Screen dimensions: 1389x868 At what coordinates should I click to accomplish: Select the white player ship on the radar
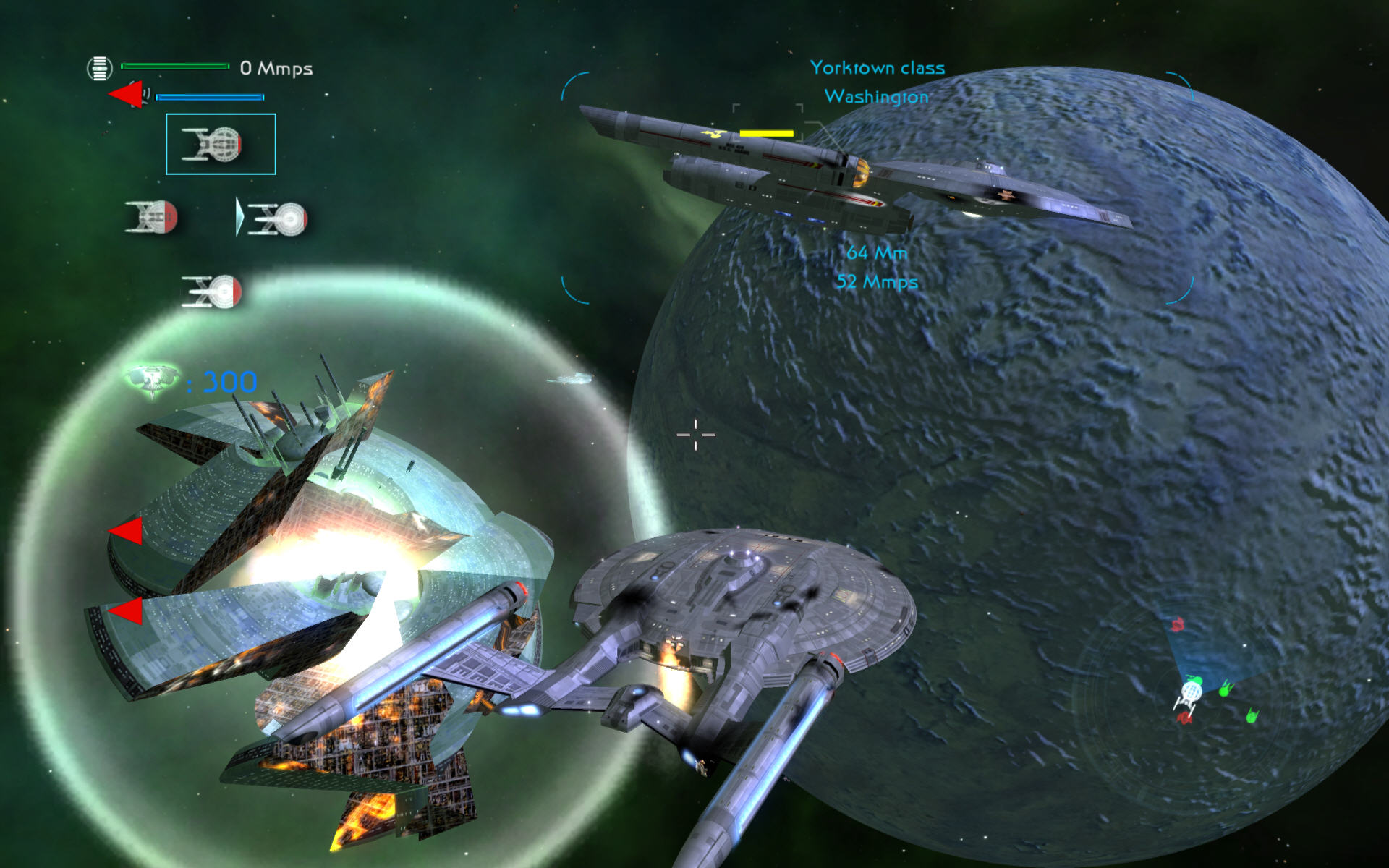1189,693
